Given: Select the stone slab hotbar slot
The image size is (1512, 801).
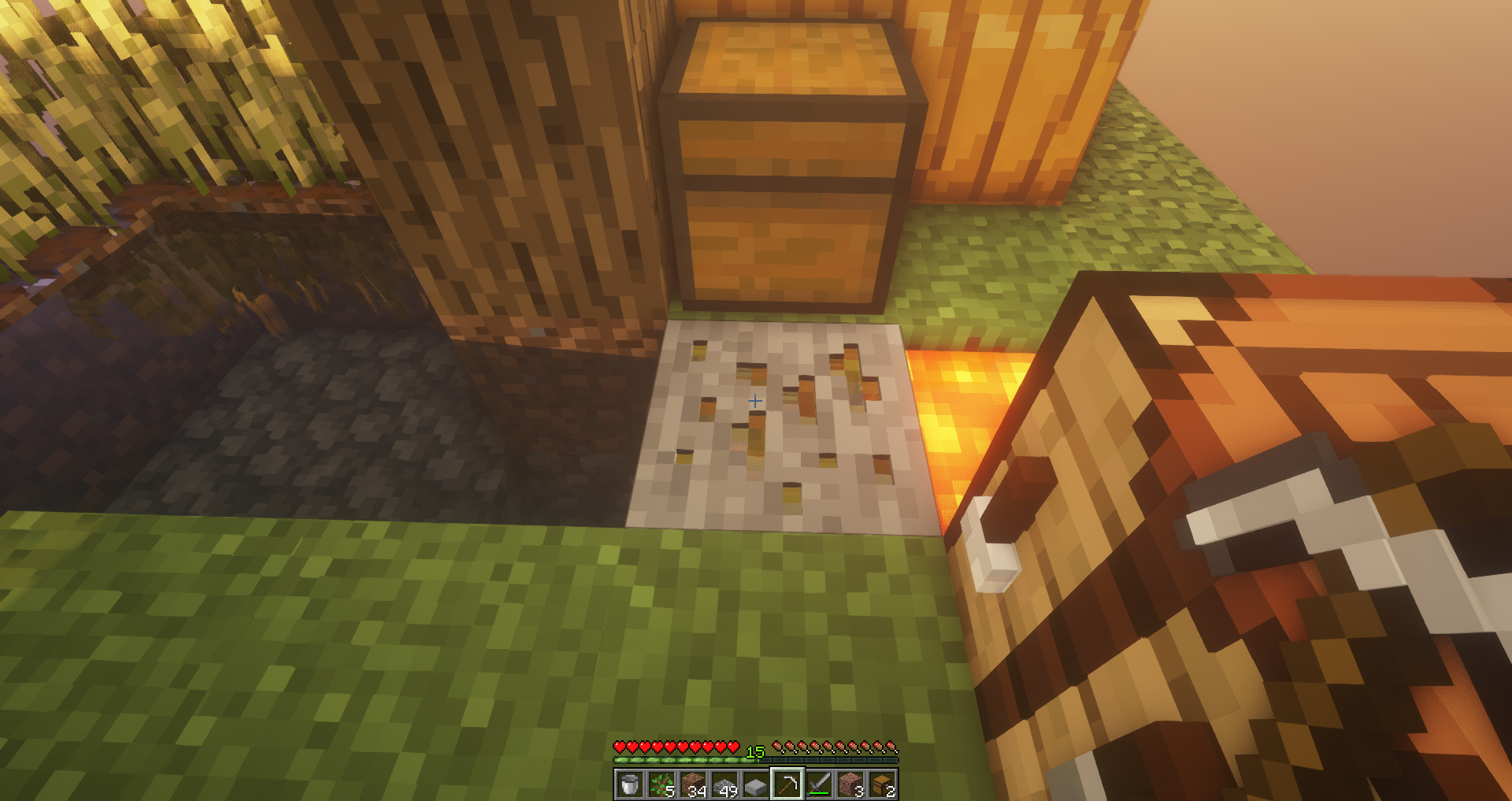Looking at the screenshot, I should coord(756,784).
